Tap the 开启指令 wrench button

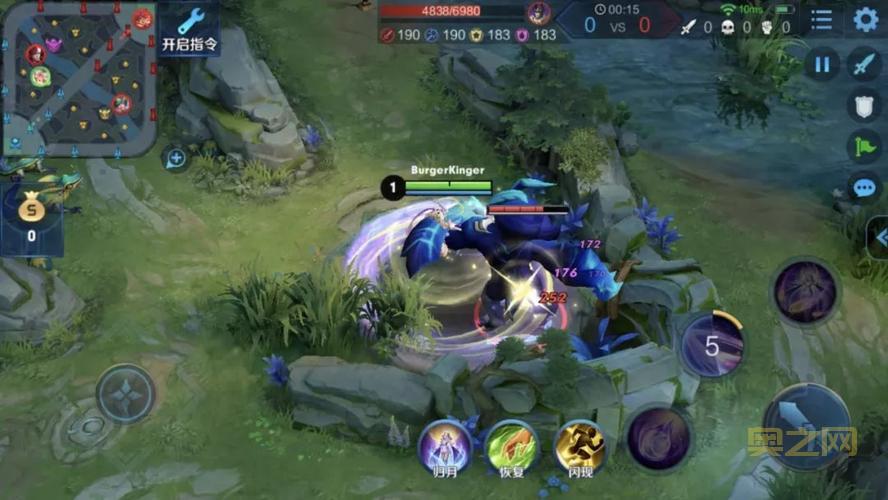(x=189, y=29)
